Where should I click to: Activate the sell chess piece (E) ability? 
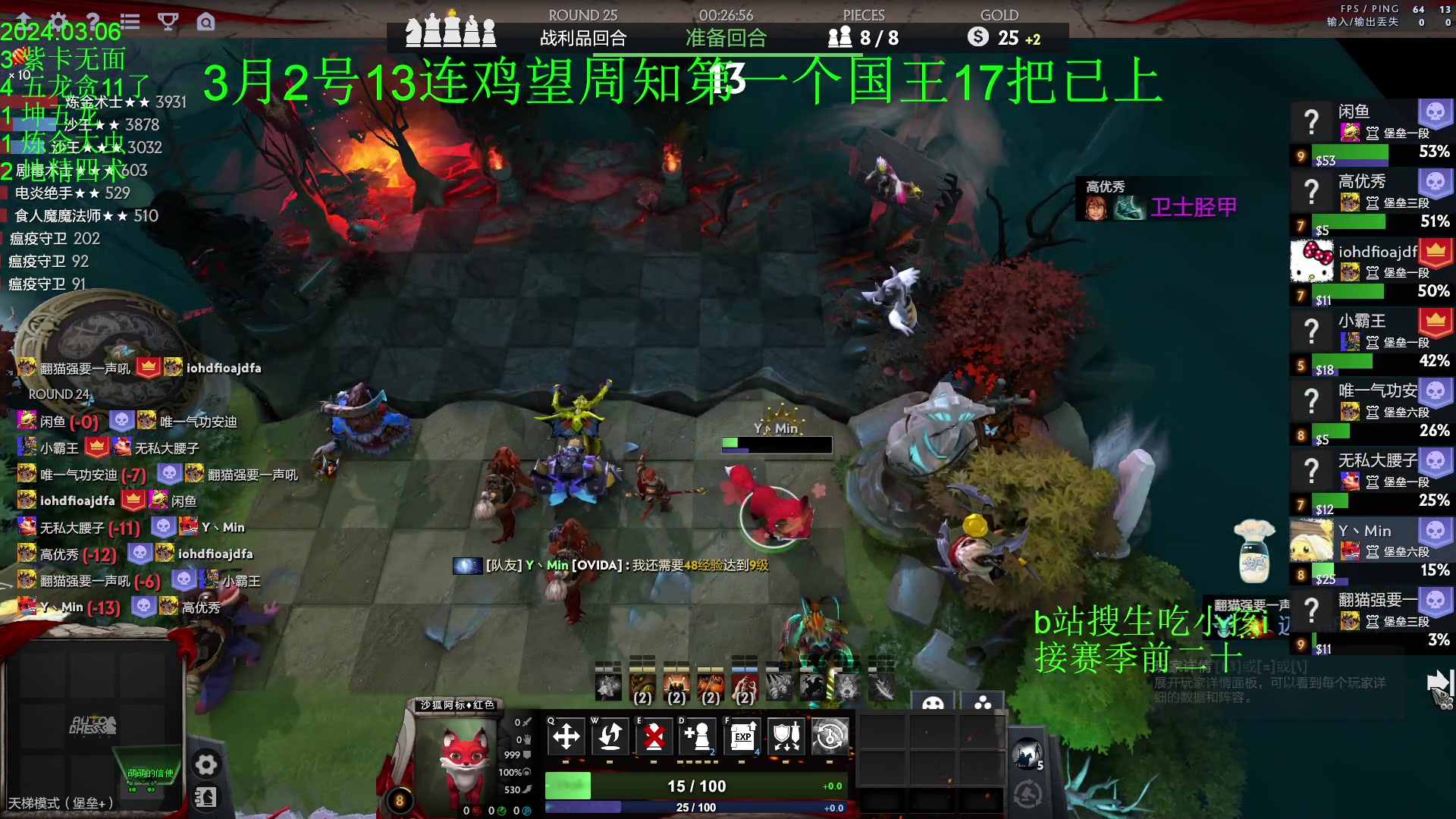click(x=654, y=736)
